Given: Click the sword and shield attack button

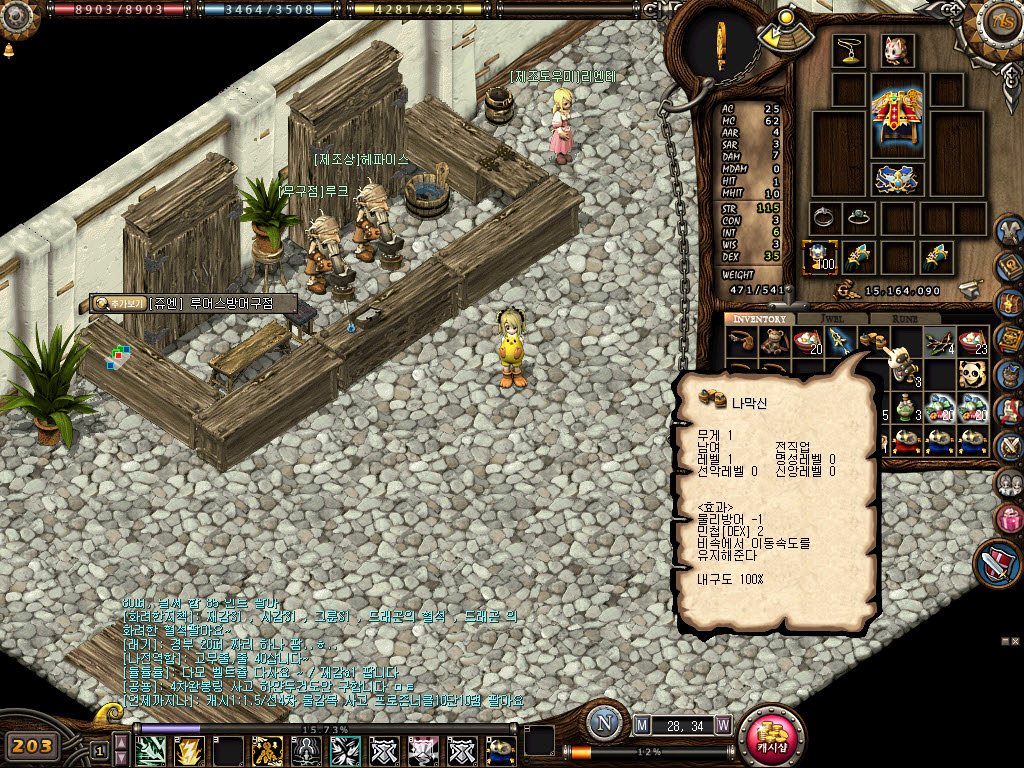Looking at the screenshot, I should [997, 563].
